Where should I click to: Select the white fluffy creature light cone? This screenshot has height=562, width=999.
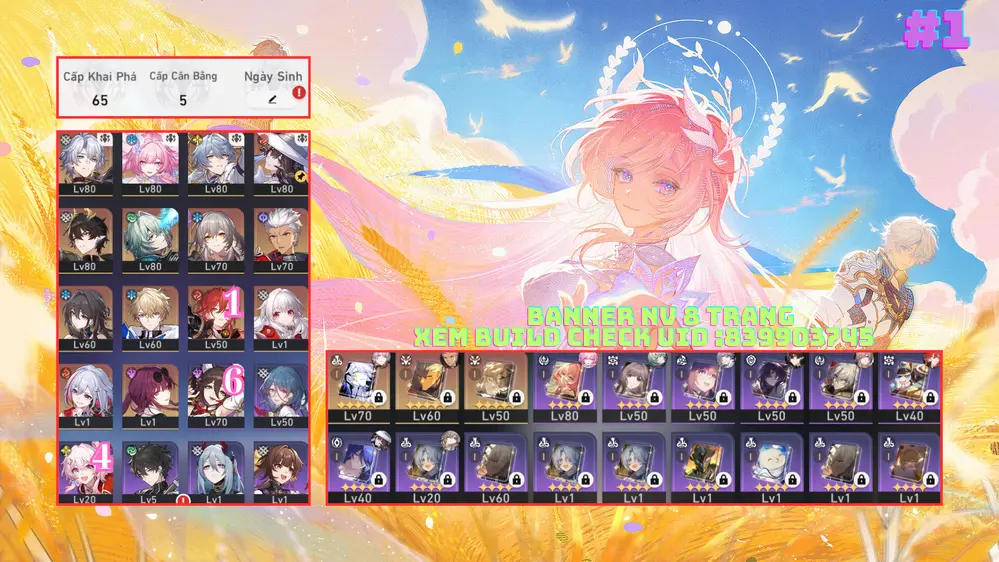point(770,465)
